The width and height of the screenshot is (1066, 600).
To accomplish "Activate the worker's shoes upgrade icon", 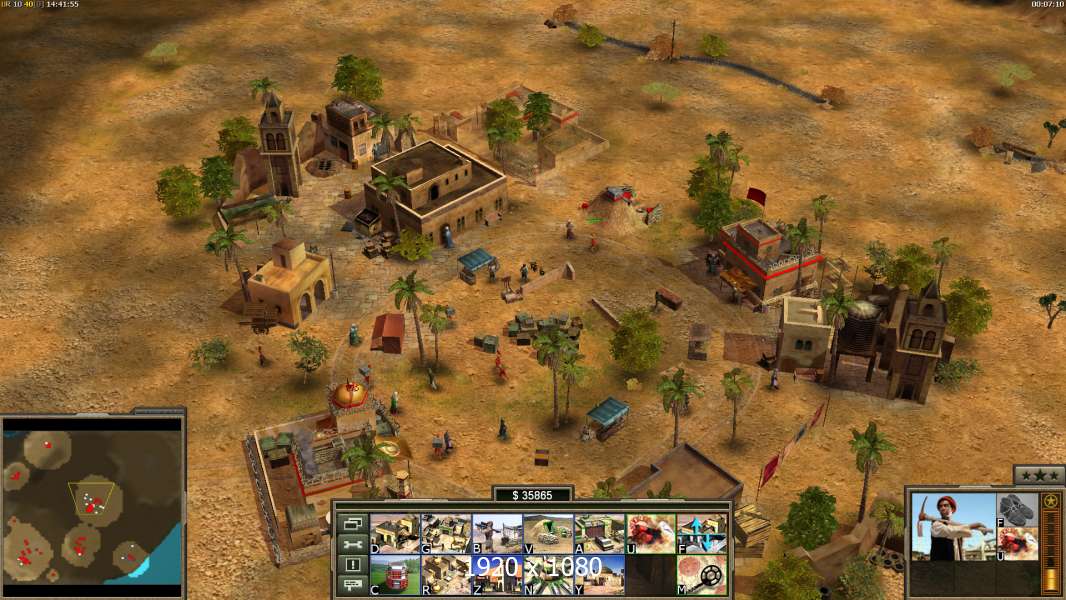I will point(1018,509).
